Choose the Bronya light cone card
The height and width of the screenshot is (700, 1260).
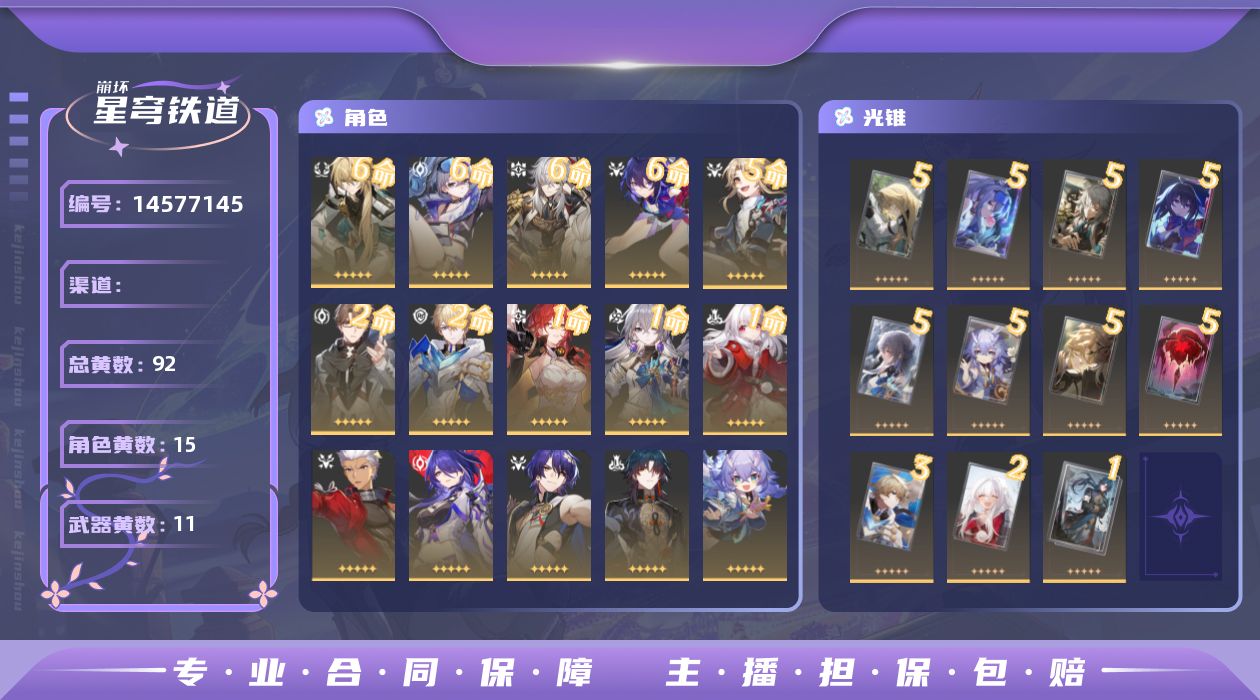pyautogui.click(x=891, y=369)
